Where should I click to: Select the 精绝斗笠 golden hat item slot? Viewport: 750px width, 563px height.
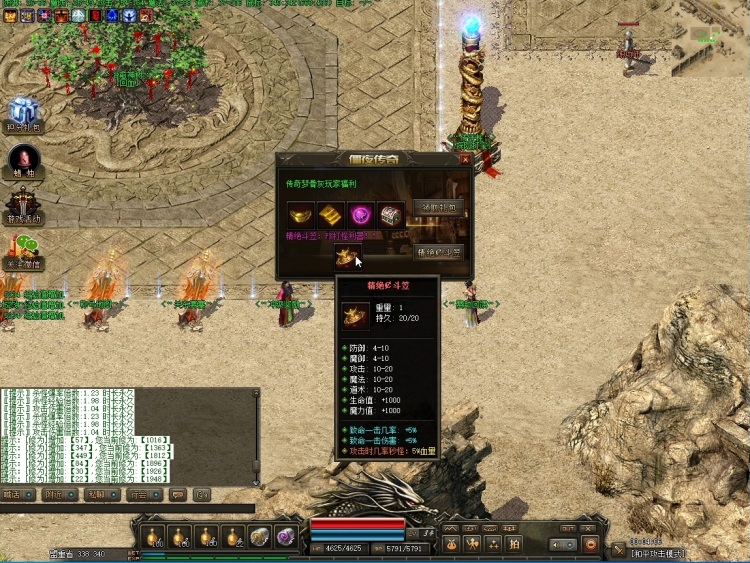(x=346, y=257)
